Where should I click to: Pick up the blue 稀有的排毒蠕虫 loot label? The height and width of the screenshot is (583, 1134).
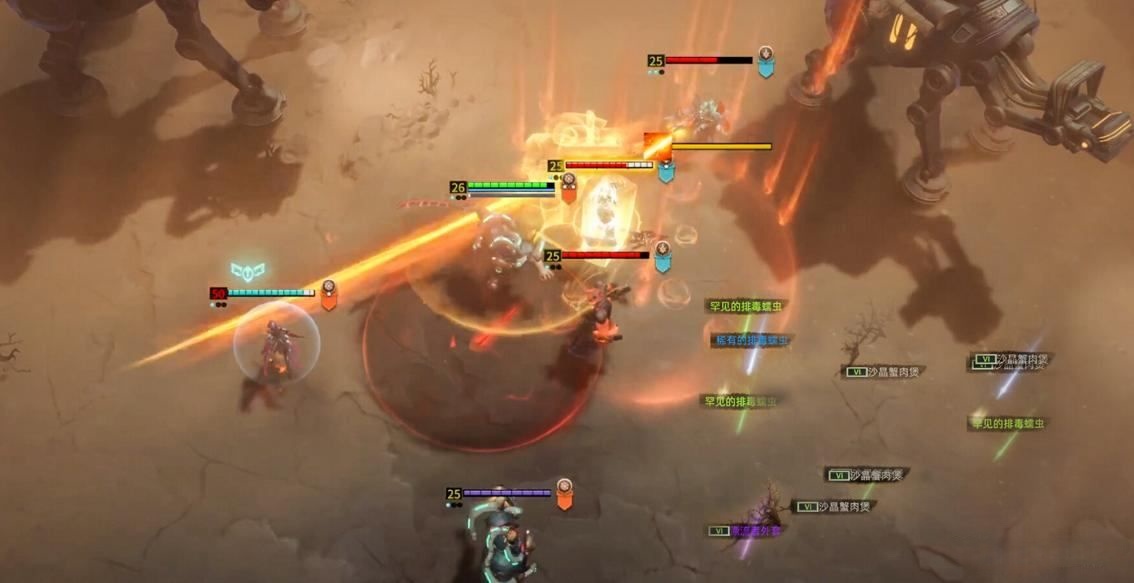pyautogui.click(x=751, y=341)
